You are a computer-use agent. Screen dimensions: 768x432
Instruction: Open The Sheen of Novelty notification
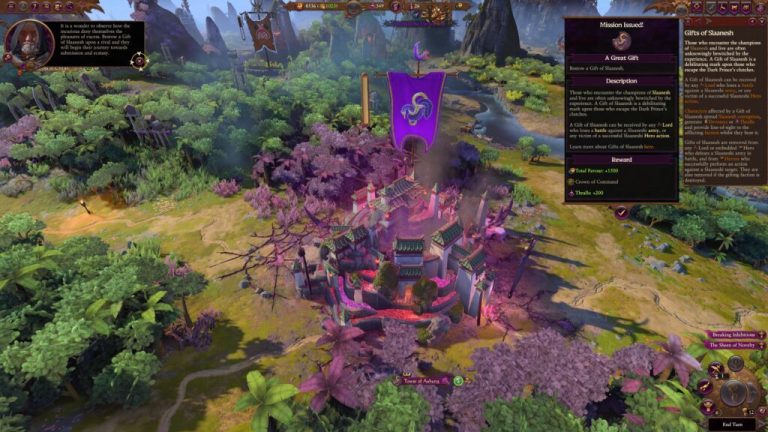coord(734,345)
